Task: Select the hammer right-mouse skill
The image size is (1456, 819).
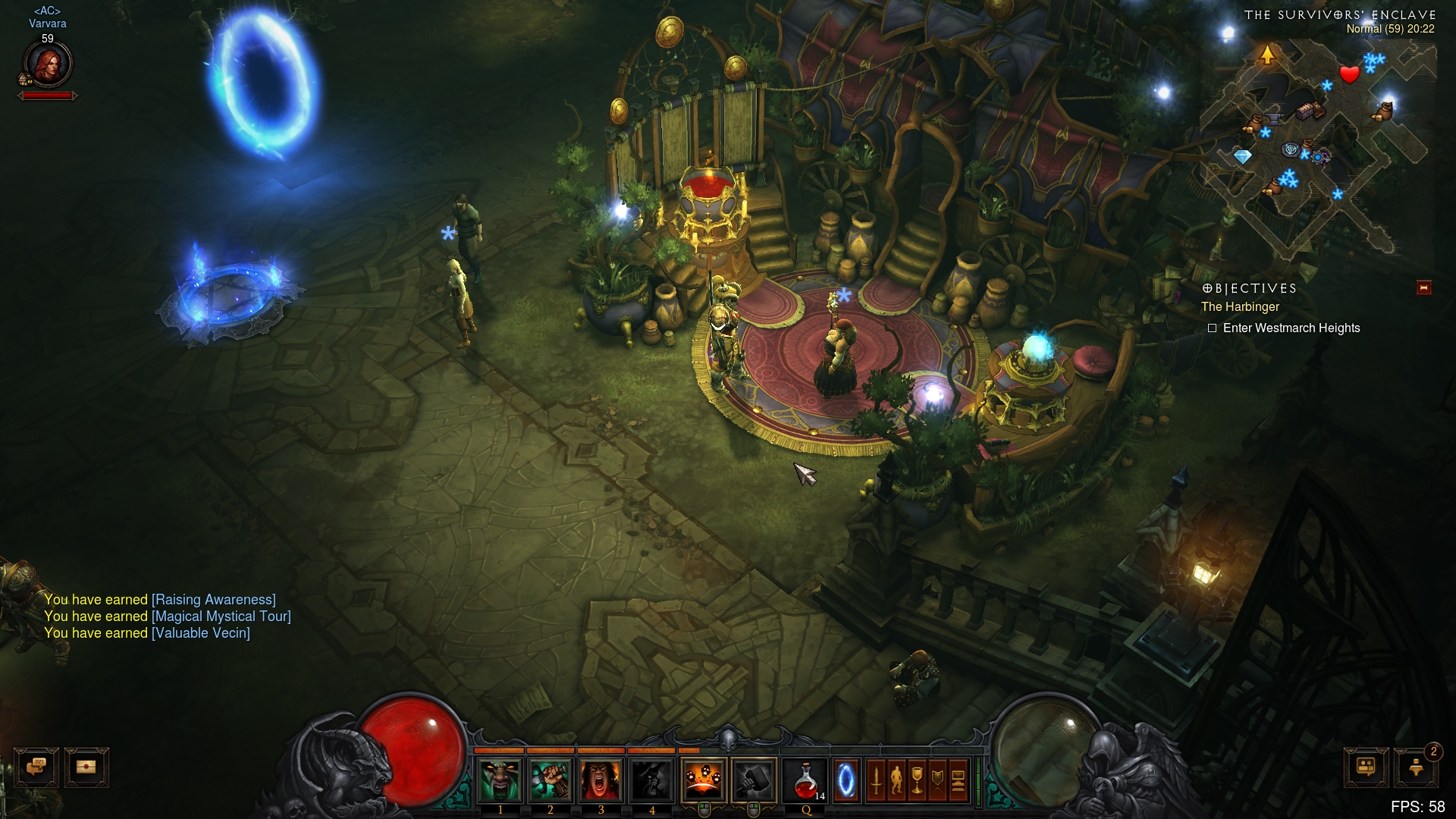Action: point(754,780)
